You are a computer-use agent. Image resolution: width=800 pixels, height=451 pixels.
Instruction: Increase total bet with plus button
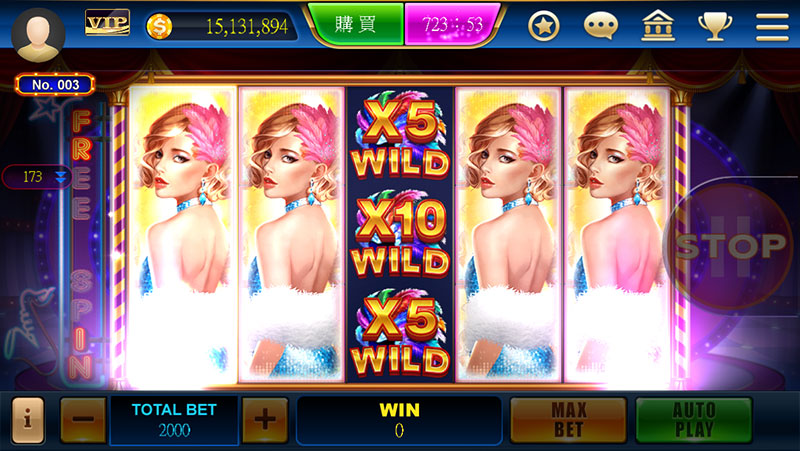coord(264,420)
